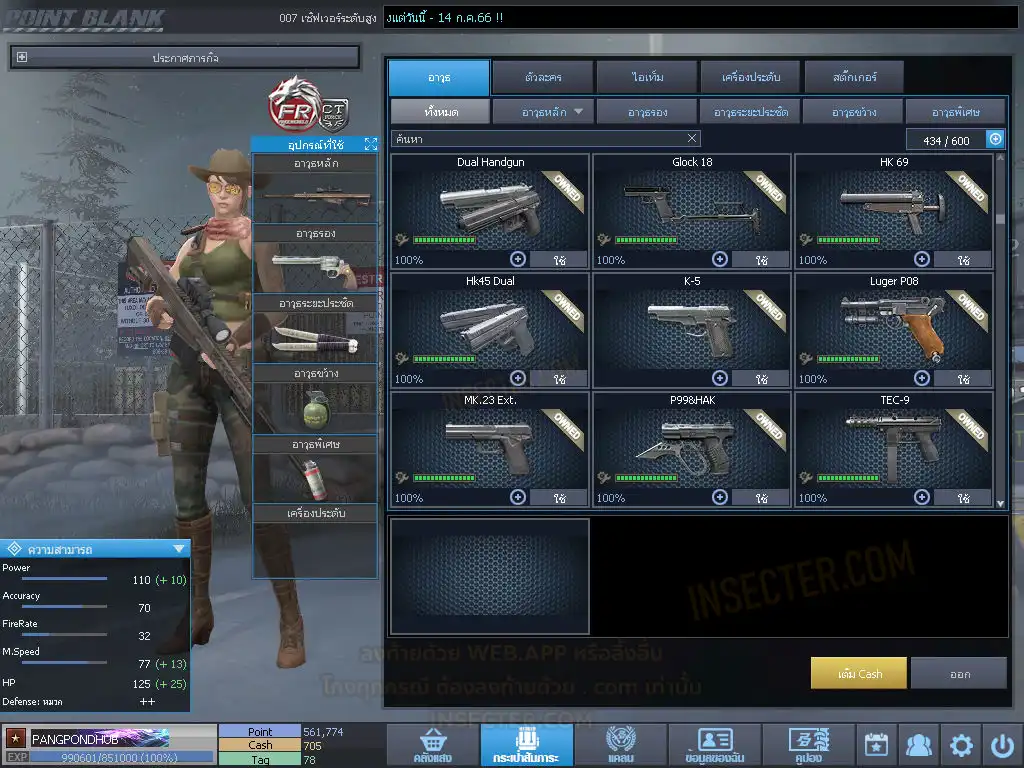The height and width of the screenshot is (768, 1024).
Task: Expand inventory capacity with the plus button
Action: click(996, 140)
